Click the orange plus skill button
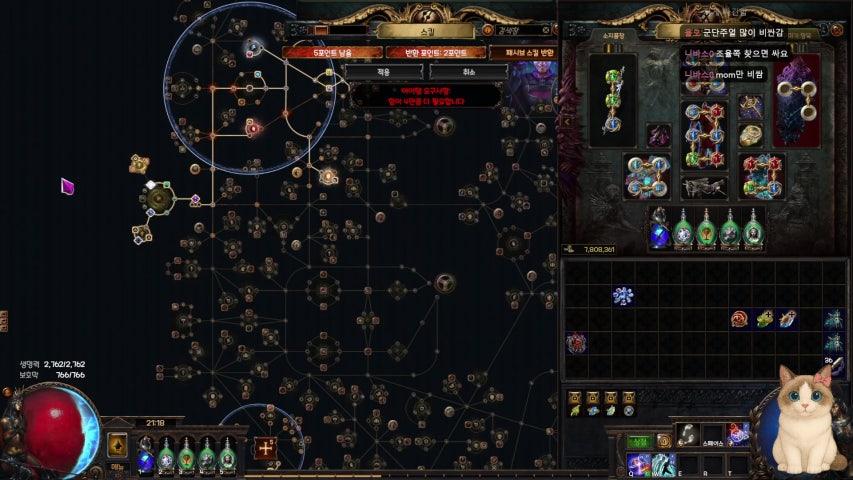The width and height of the screenshot is (853, 480). point(265,448)
